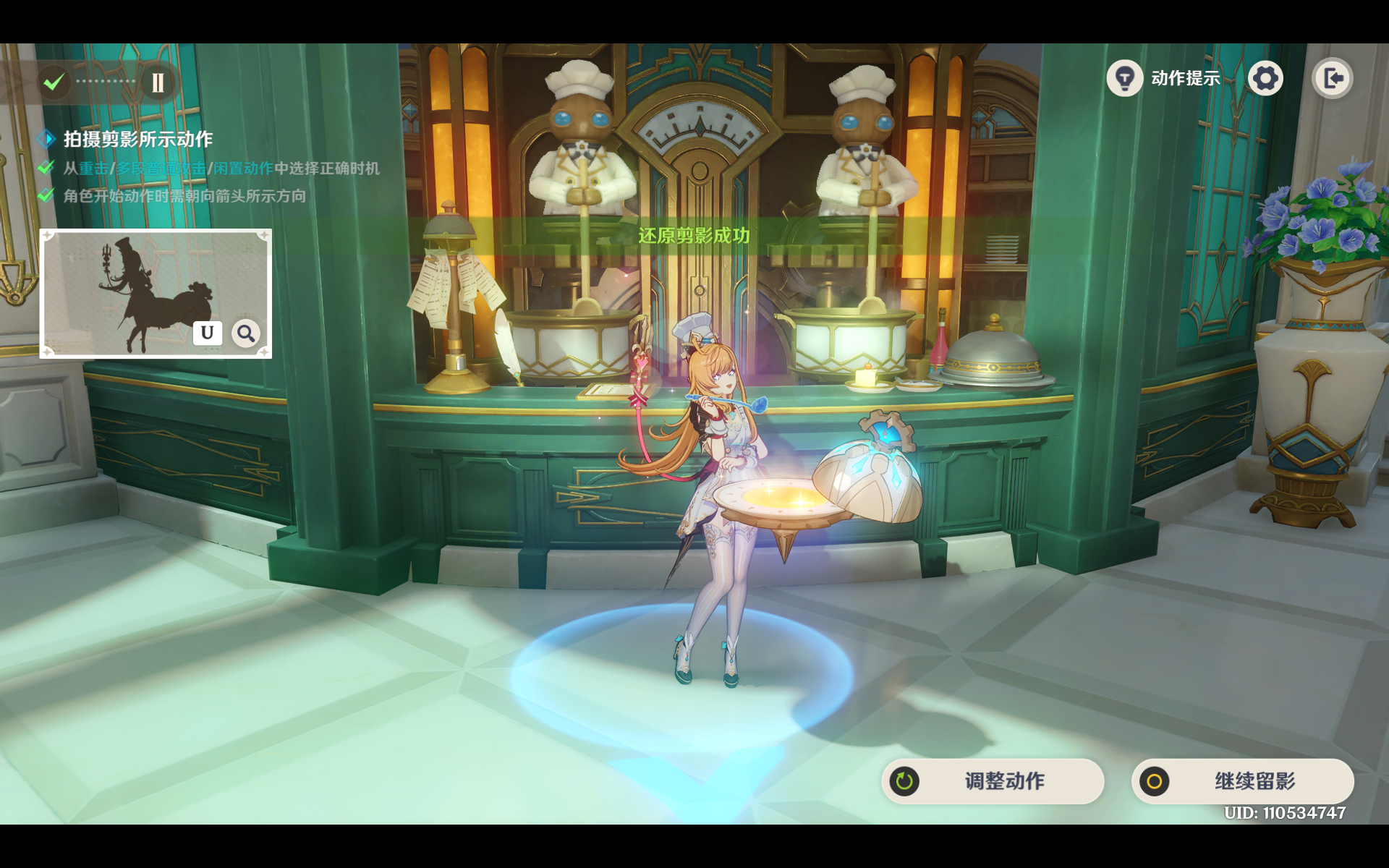Magnify the silhouette reference image

246,333
